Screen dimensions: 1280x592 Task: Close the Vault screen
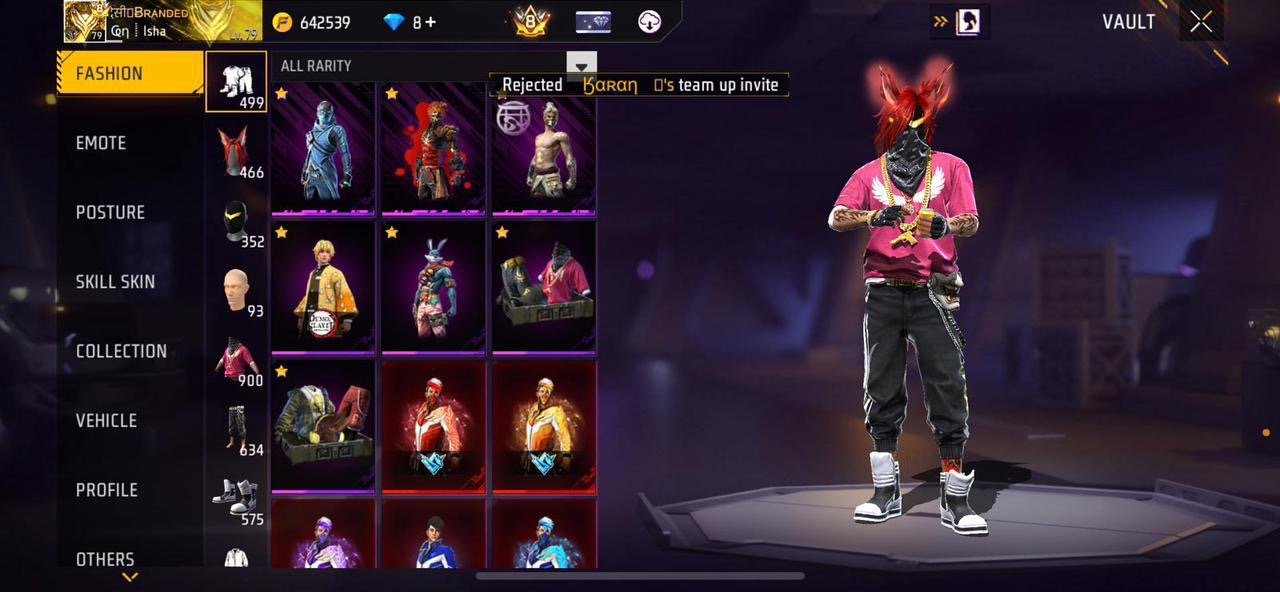pyautogui.click(x=1201, y=22)
